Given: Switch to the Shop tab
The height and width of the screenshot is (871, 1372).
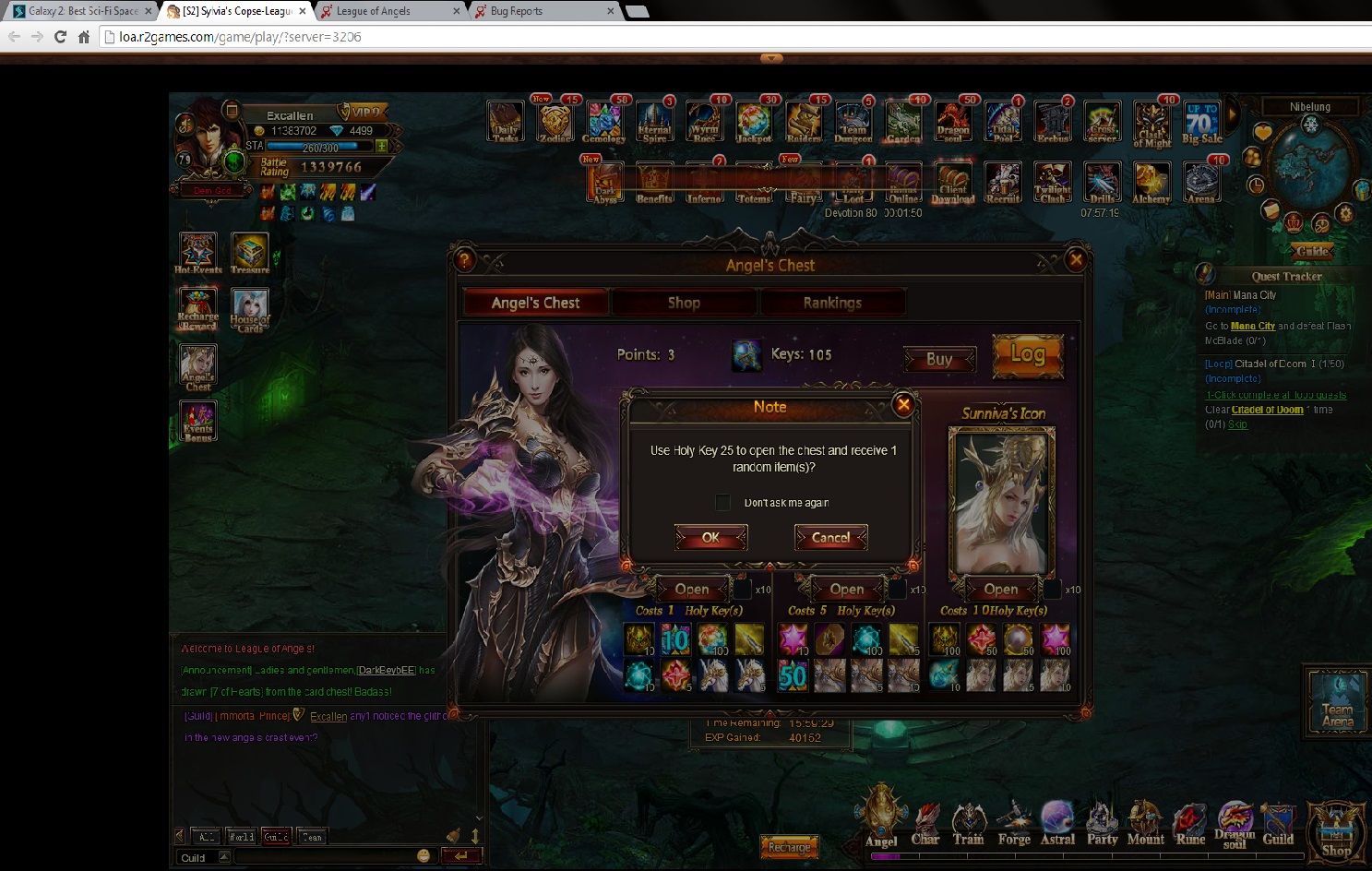Looking at the screenshot, I should [684, 303].
